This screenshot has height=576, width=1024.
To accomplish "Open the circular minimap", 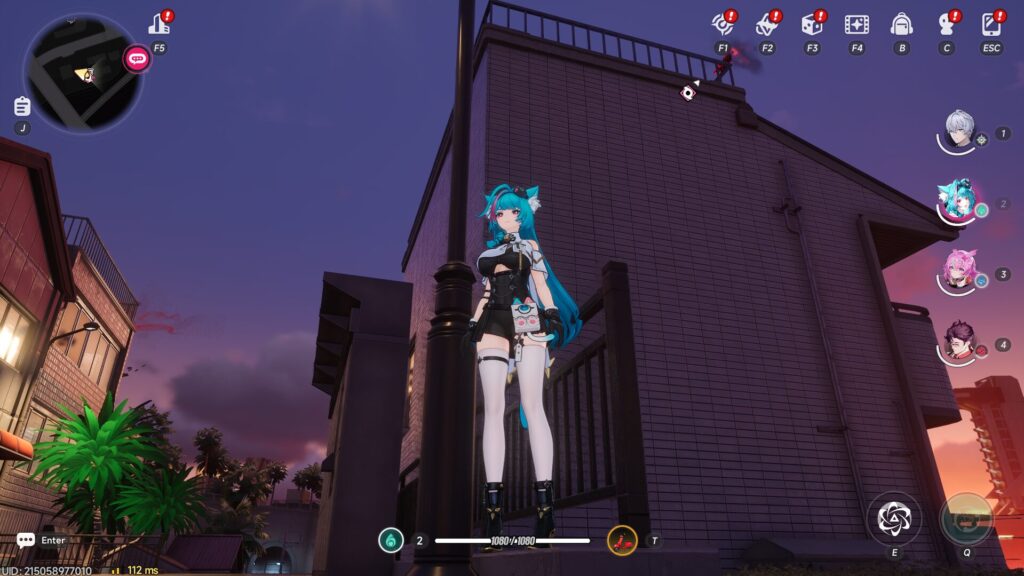I will tap(82, 72).
